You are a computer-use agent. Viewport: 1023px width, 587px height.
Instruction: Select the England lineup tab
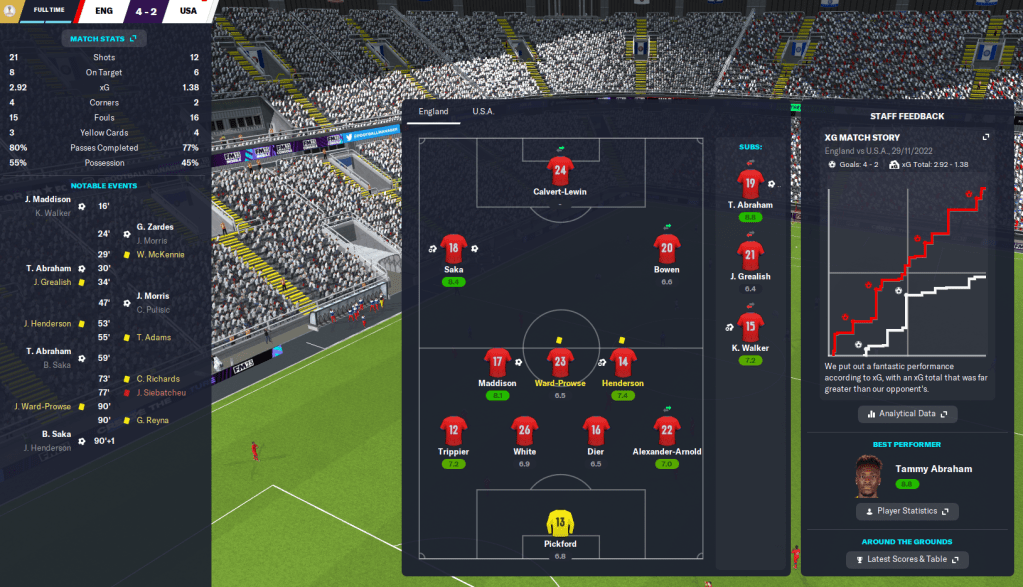click(433, 112)
